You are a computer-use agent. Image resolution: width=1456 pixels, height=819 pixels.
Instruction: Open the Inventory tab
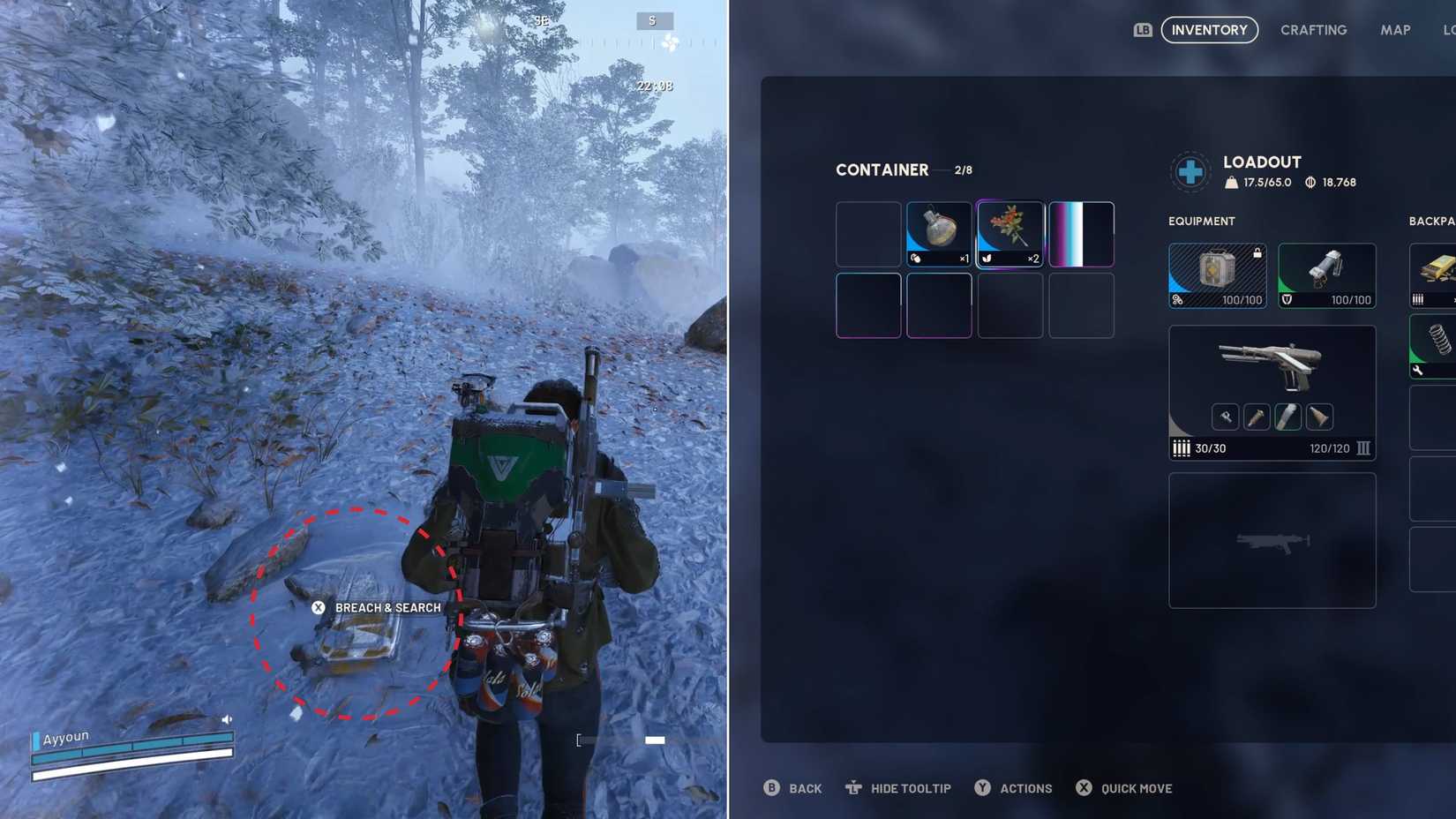[x=1210, y=29]
